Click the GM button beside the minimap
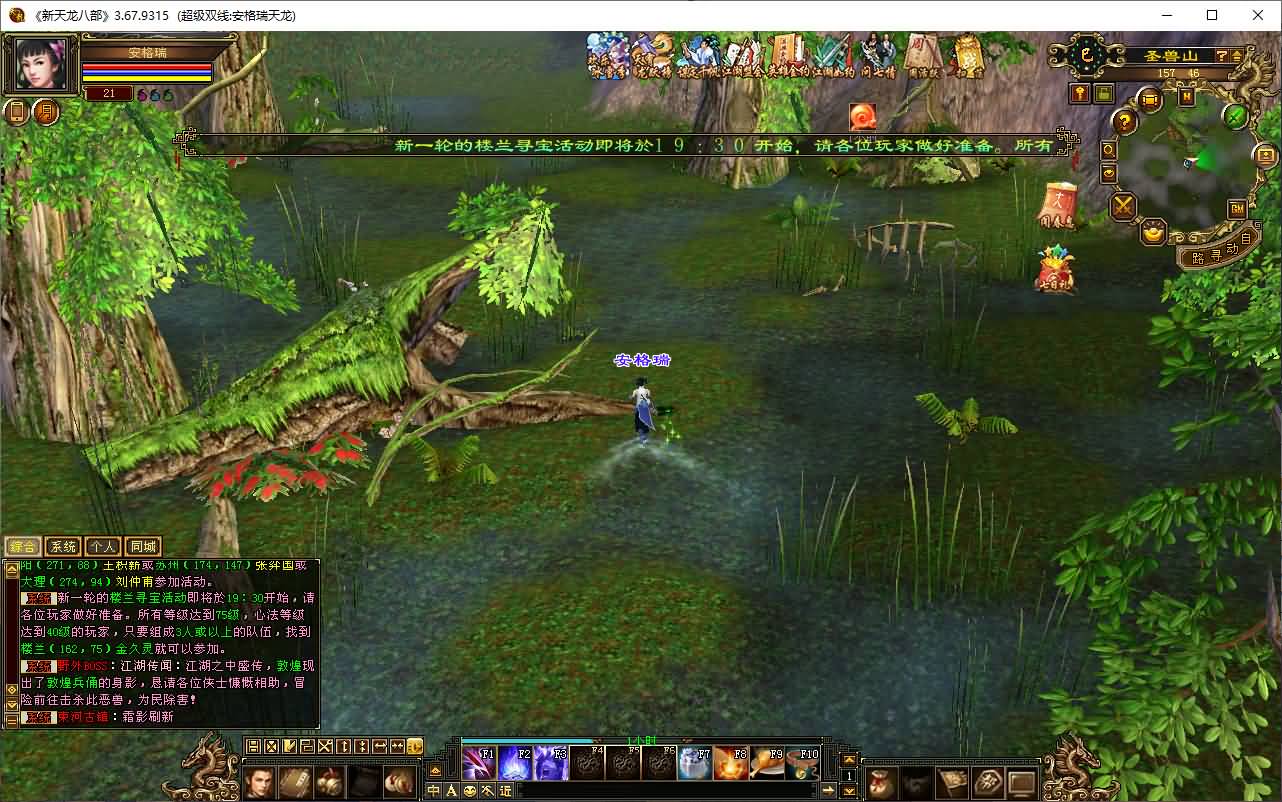The width and height of the screenshot is (1282, 802). 1237,208
